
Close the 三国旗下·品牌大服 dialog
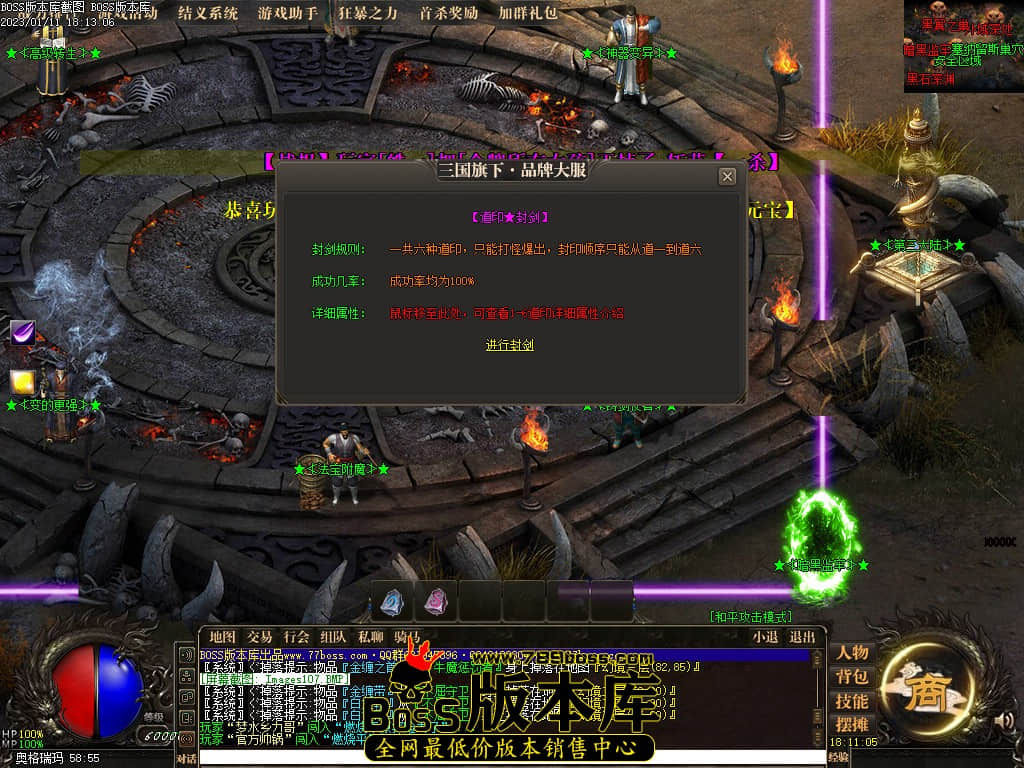[727, 176]
